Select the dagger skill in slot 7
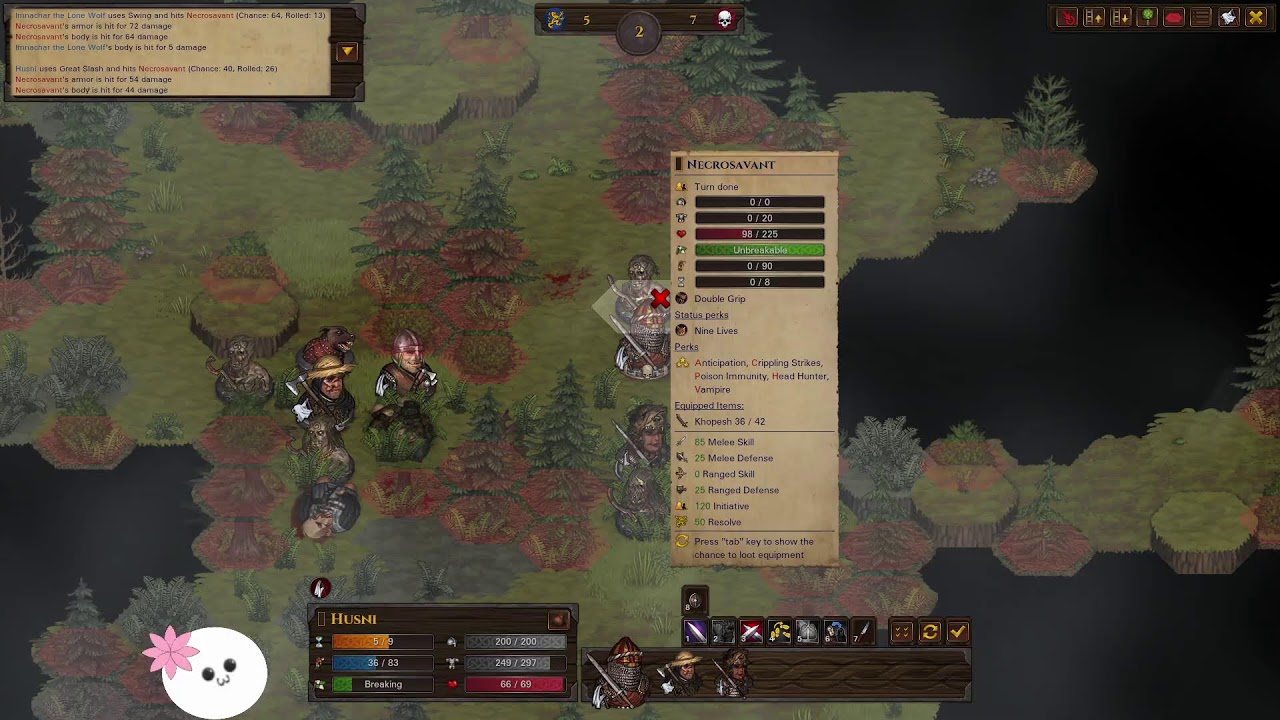 point(863,631)
